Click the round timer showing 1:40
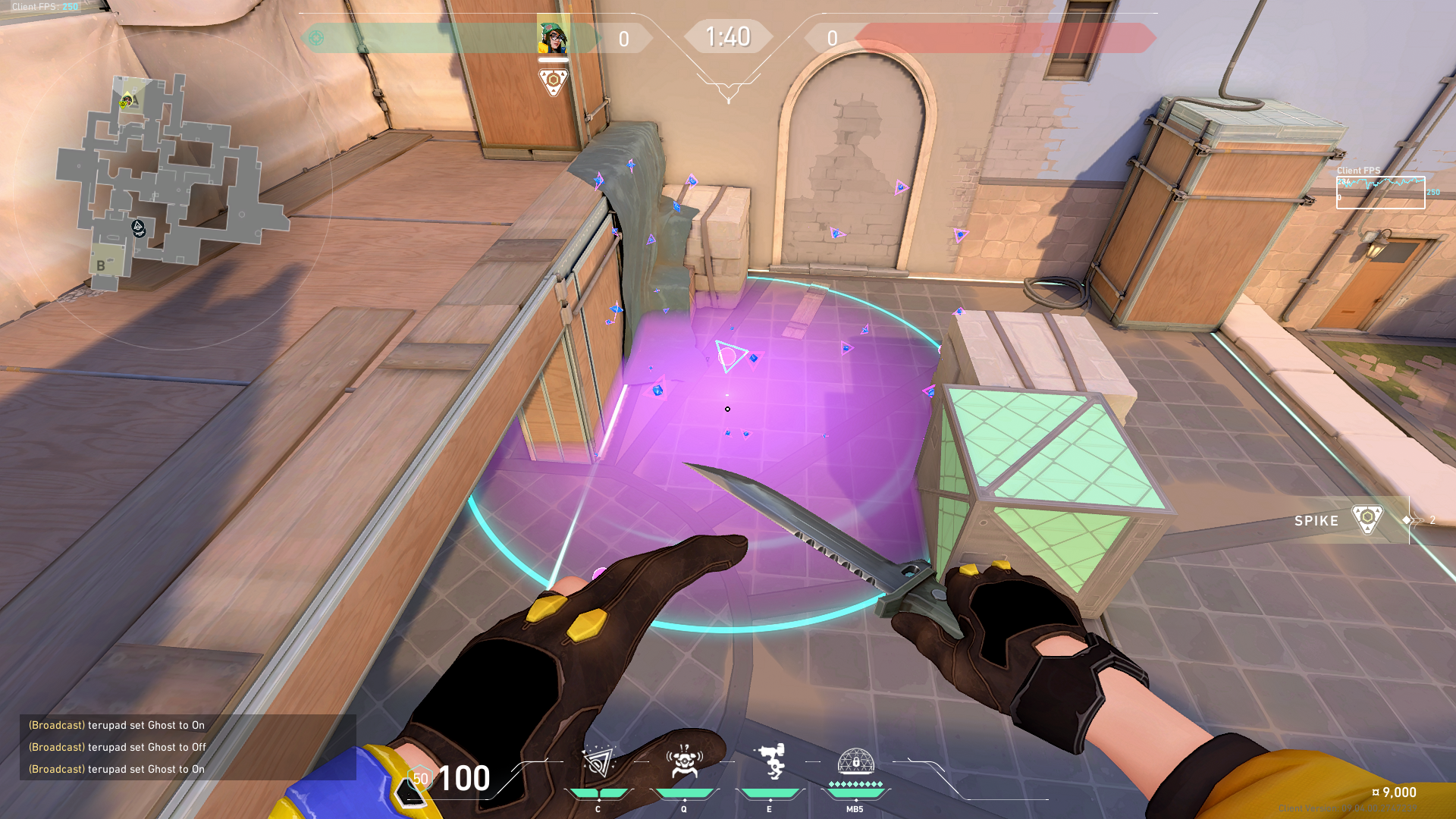The width and height of the screenshot is (1456, 819). pyautogui.click(x=728, y=35)
